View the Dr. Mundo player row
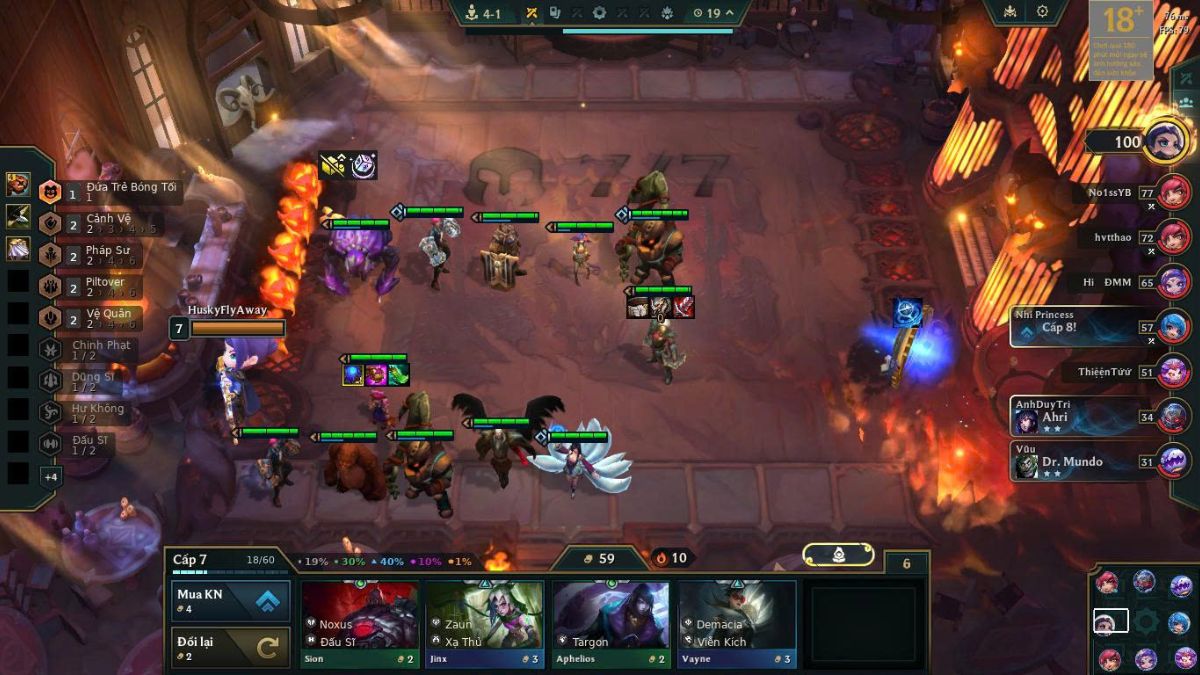The height and width of the screenshot is (675, 1200). (x=1085, y=462)
